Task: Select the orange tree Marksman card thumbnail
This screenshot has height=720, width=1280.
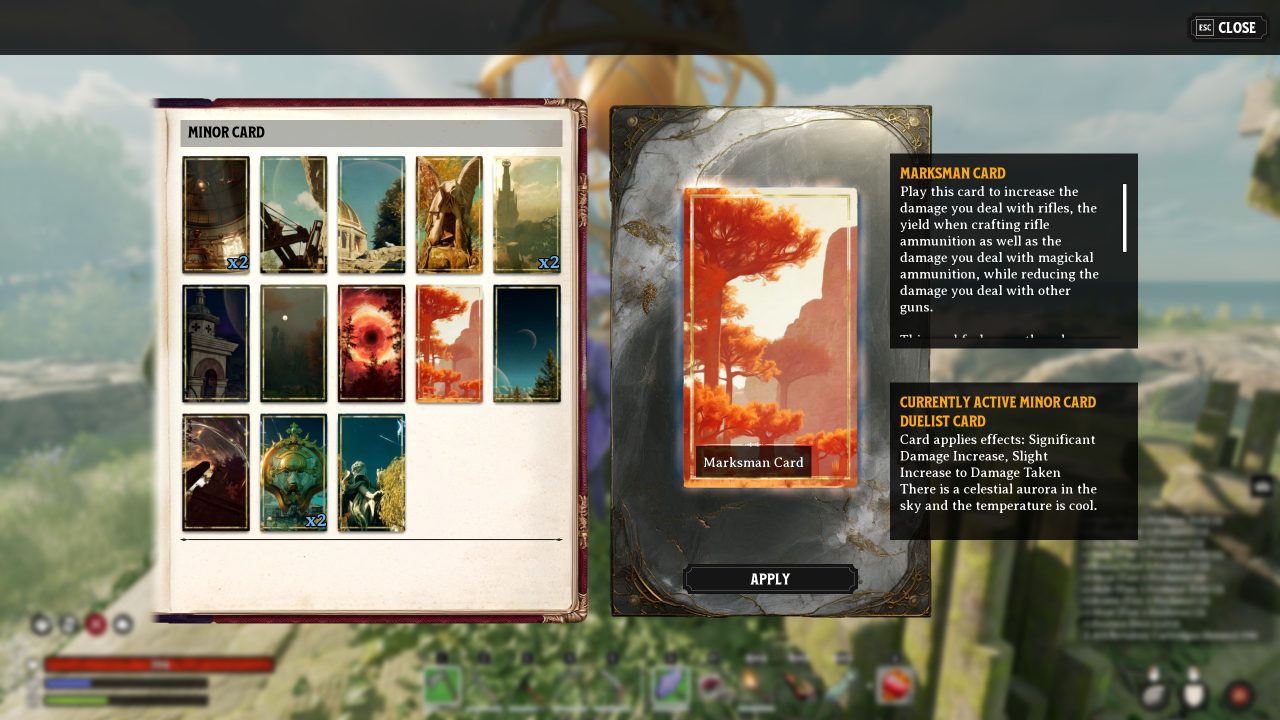Action: click(448, 343)
